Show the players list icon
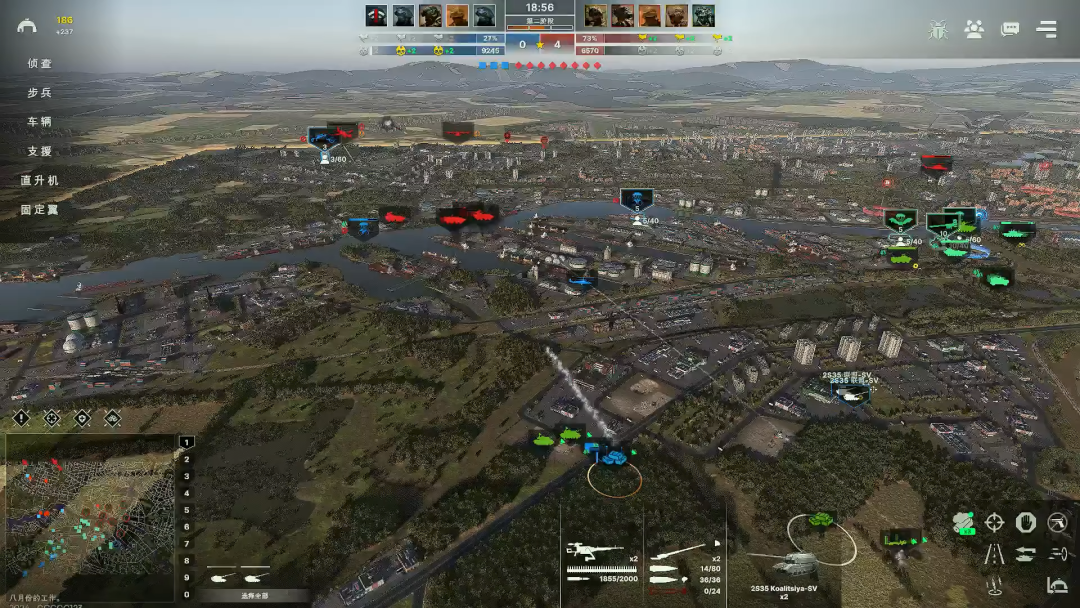The image size is (1080, 608). [974, 29]
